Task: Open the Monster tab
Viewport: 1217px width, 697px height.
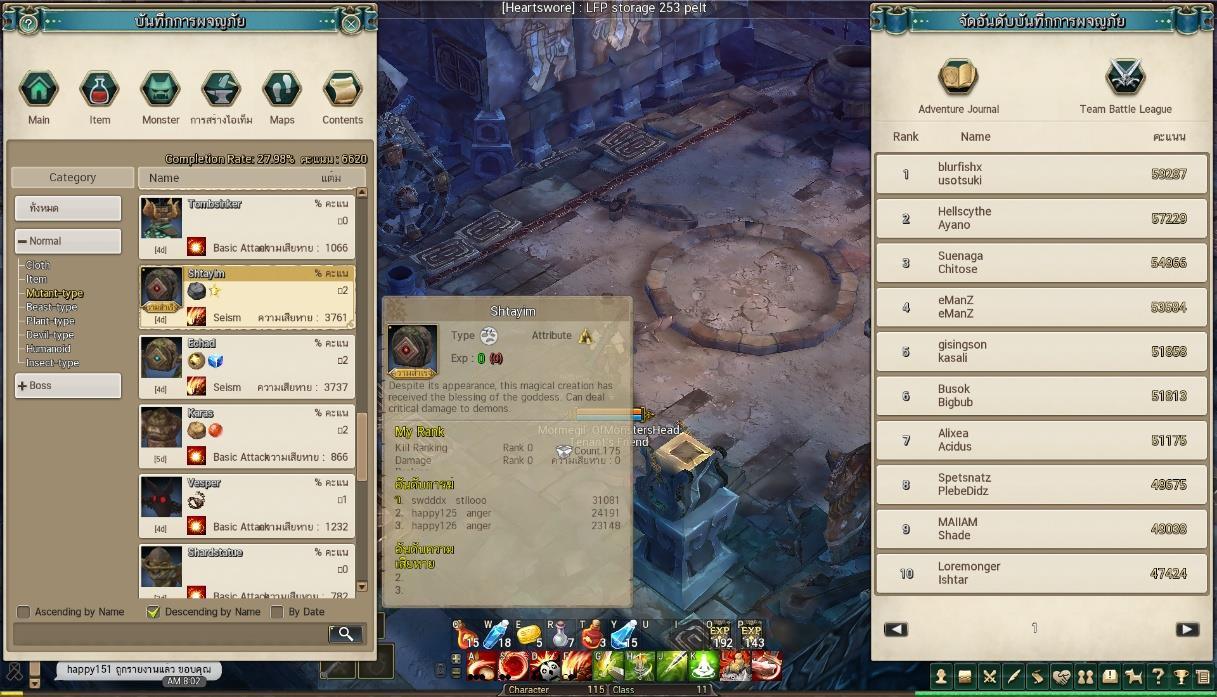Action: click(x=160, y=89)
